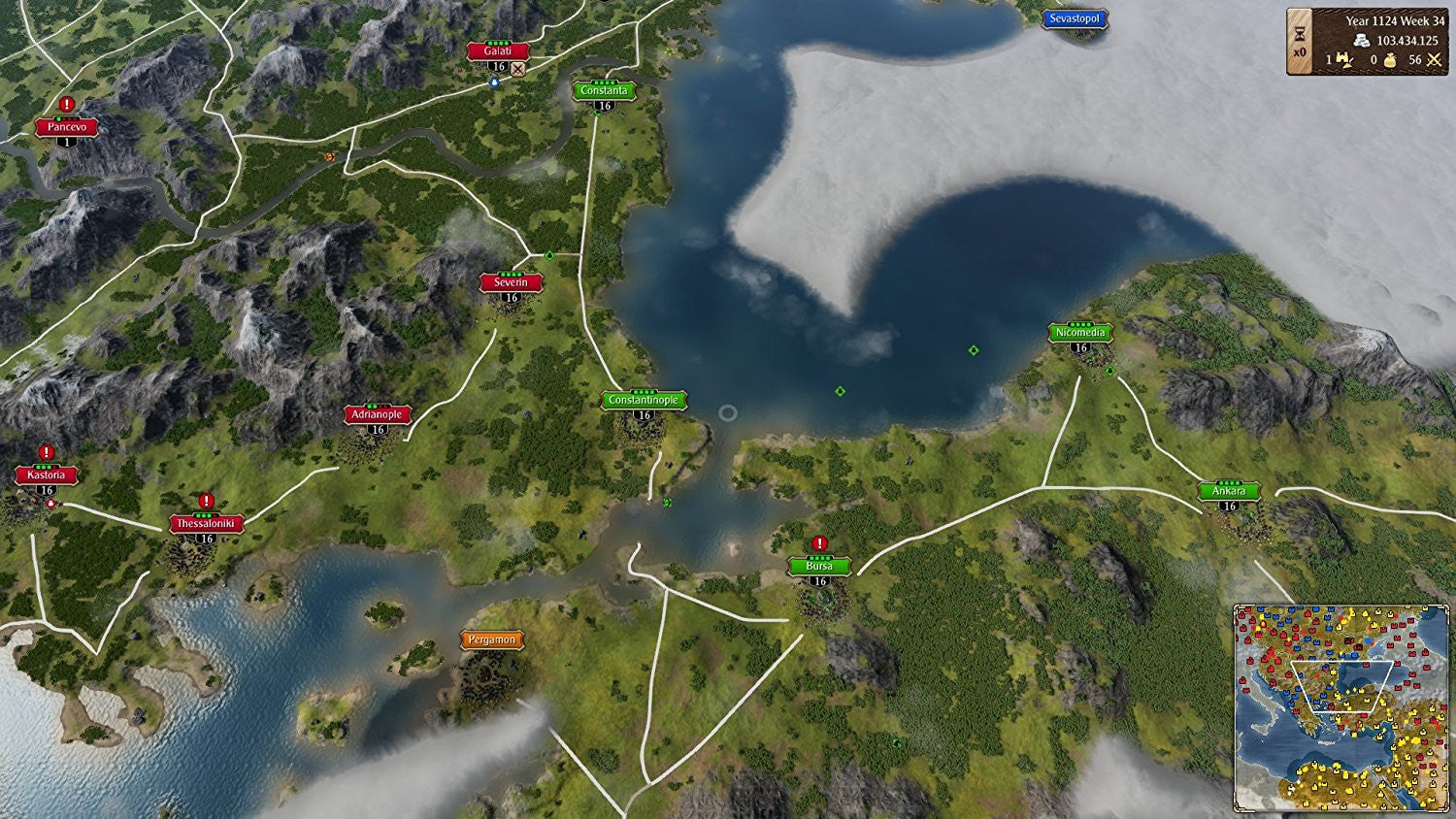Click the alert icon above Bursa
Screen dimensions: 1456x819
(x=819, y=543)
